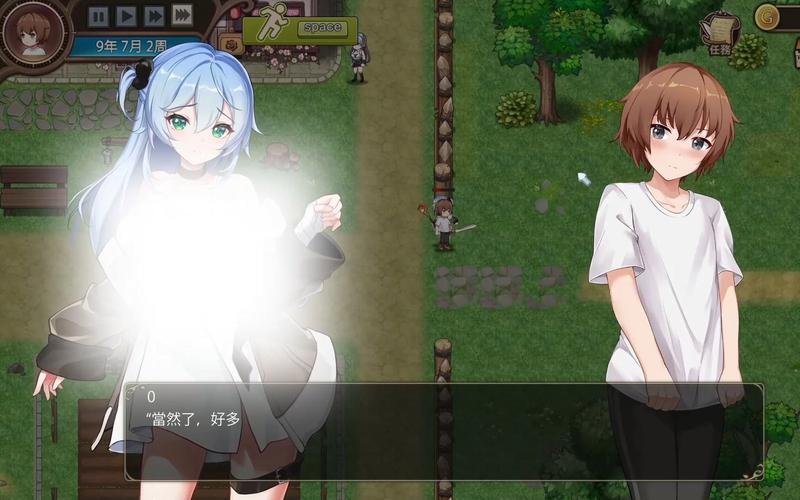Toggle the running figure sprint button
The height and width of the screenshot is (500, 800).
[x=271, y=29]
